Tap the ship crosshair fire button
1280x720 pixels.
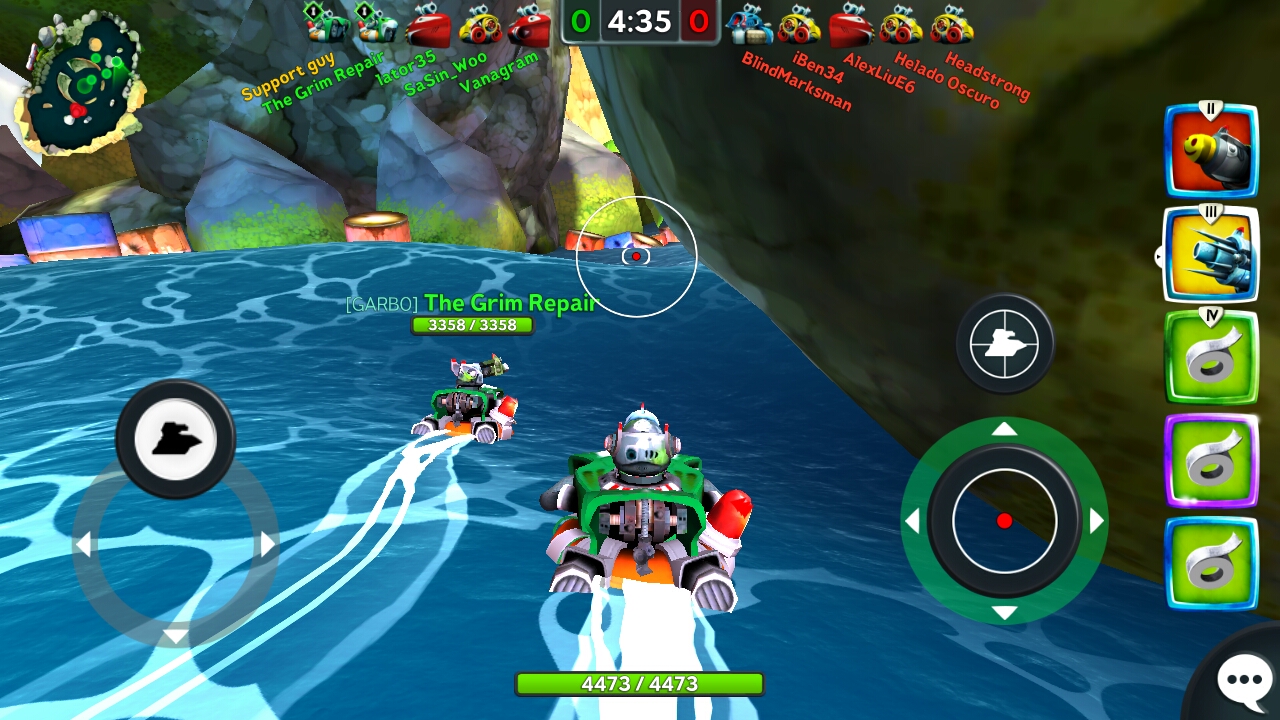point(1004,344)
